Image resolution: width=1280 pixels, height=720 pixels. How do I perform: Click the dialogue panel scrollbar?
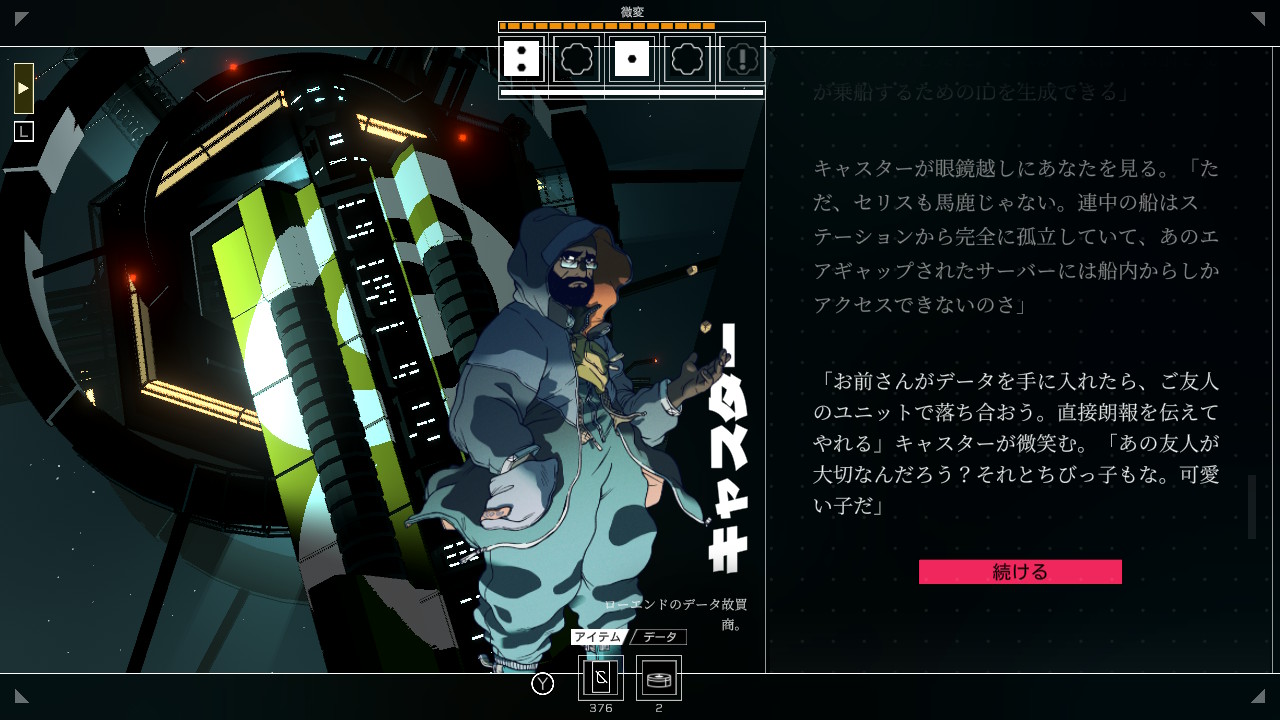tap(1251, 507)
